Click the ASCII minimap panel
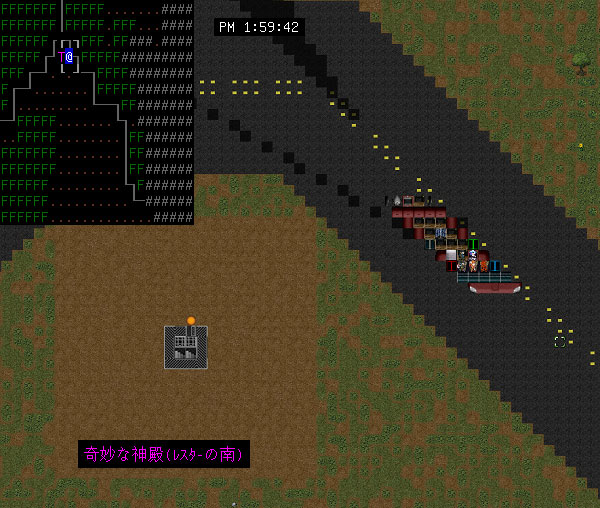 click(x=96, y=112)
